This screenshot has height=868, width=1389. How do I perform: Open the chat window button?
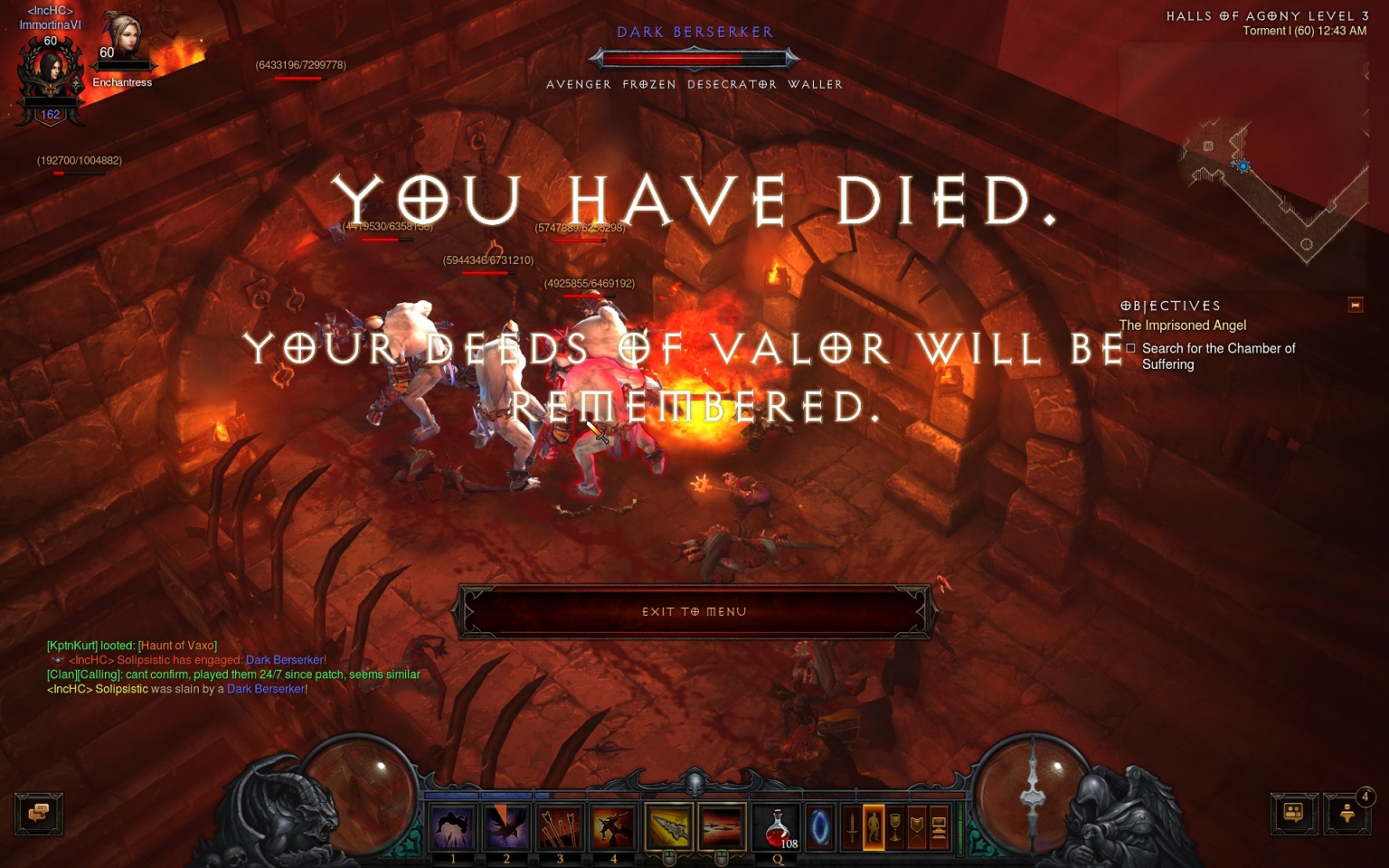(x=38, y=813)
